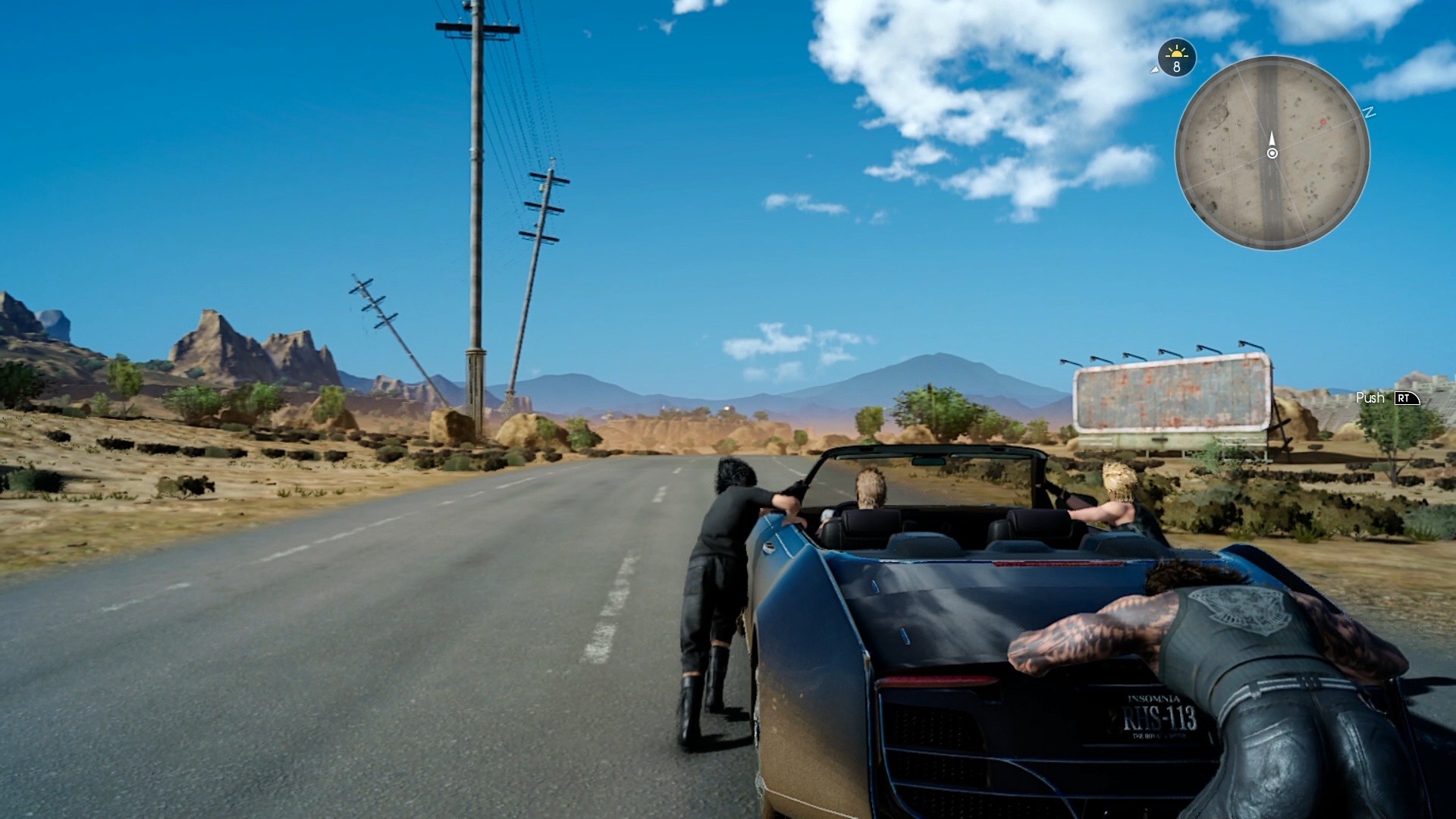This screenshot has height=819, width=1456.
Task: Click the small triangle beside the weather icon
Action: [1155, 70]
